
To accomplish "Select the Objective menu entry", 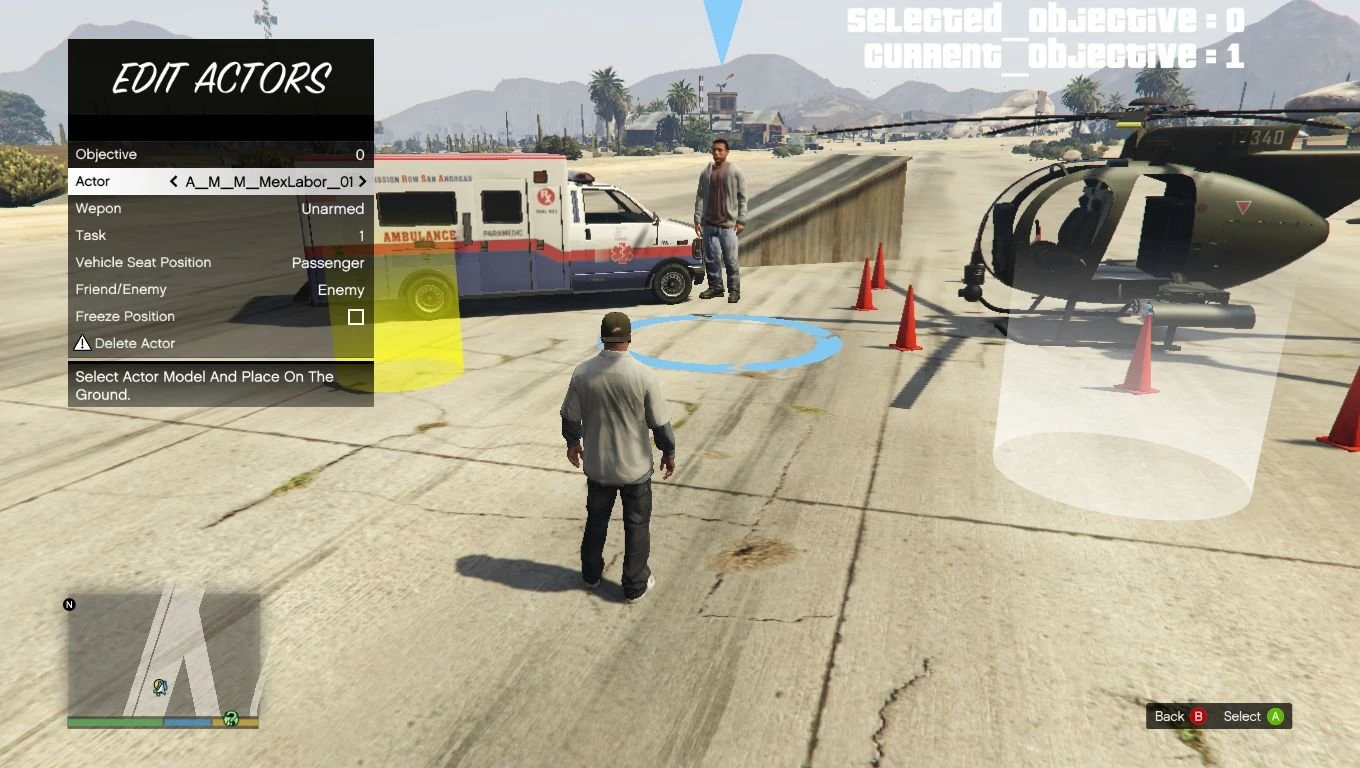I will pyautogui.click(x=220, y=154).
